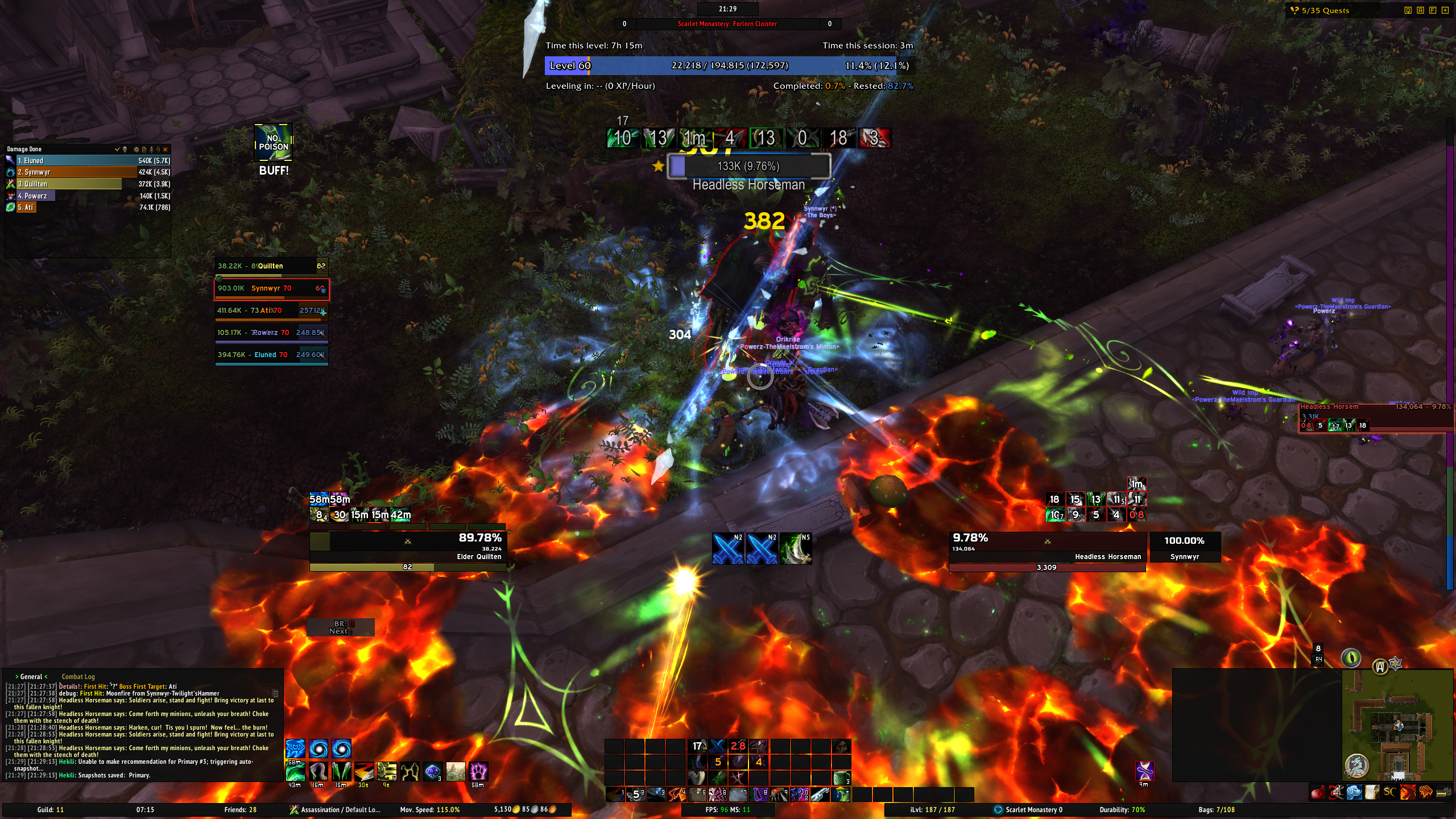Select party member Synnwyr's raid frame
1456x819 pixels.
(271, 288)
